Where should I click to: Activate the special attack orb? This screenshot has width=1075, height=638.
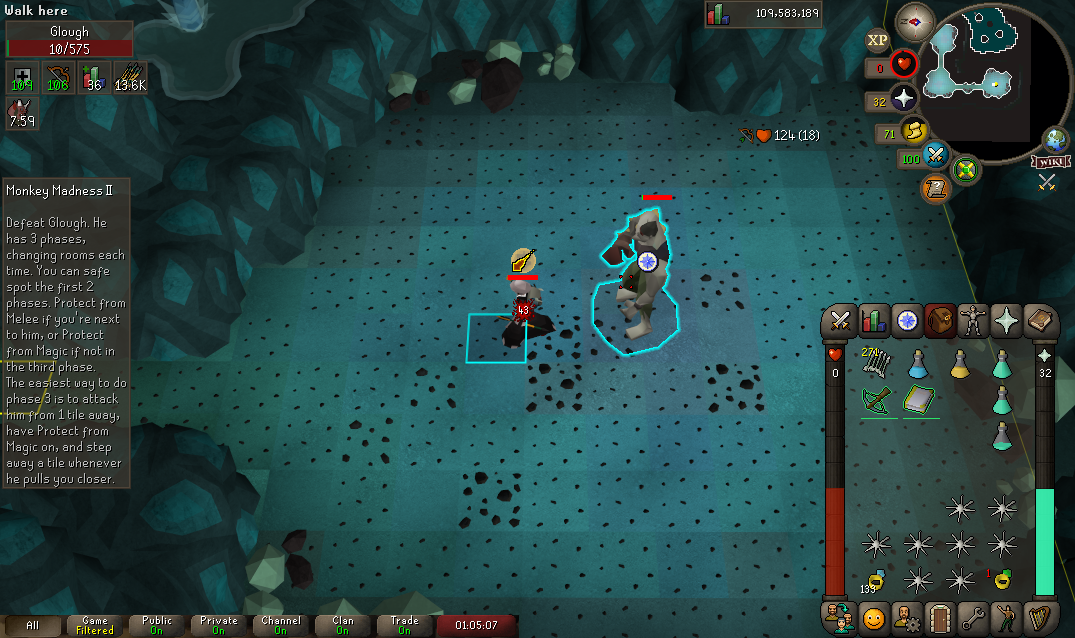click(936, 154)
